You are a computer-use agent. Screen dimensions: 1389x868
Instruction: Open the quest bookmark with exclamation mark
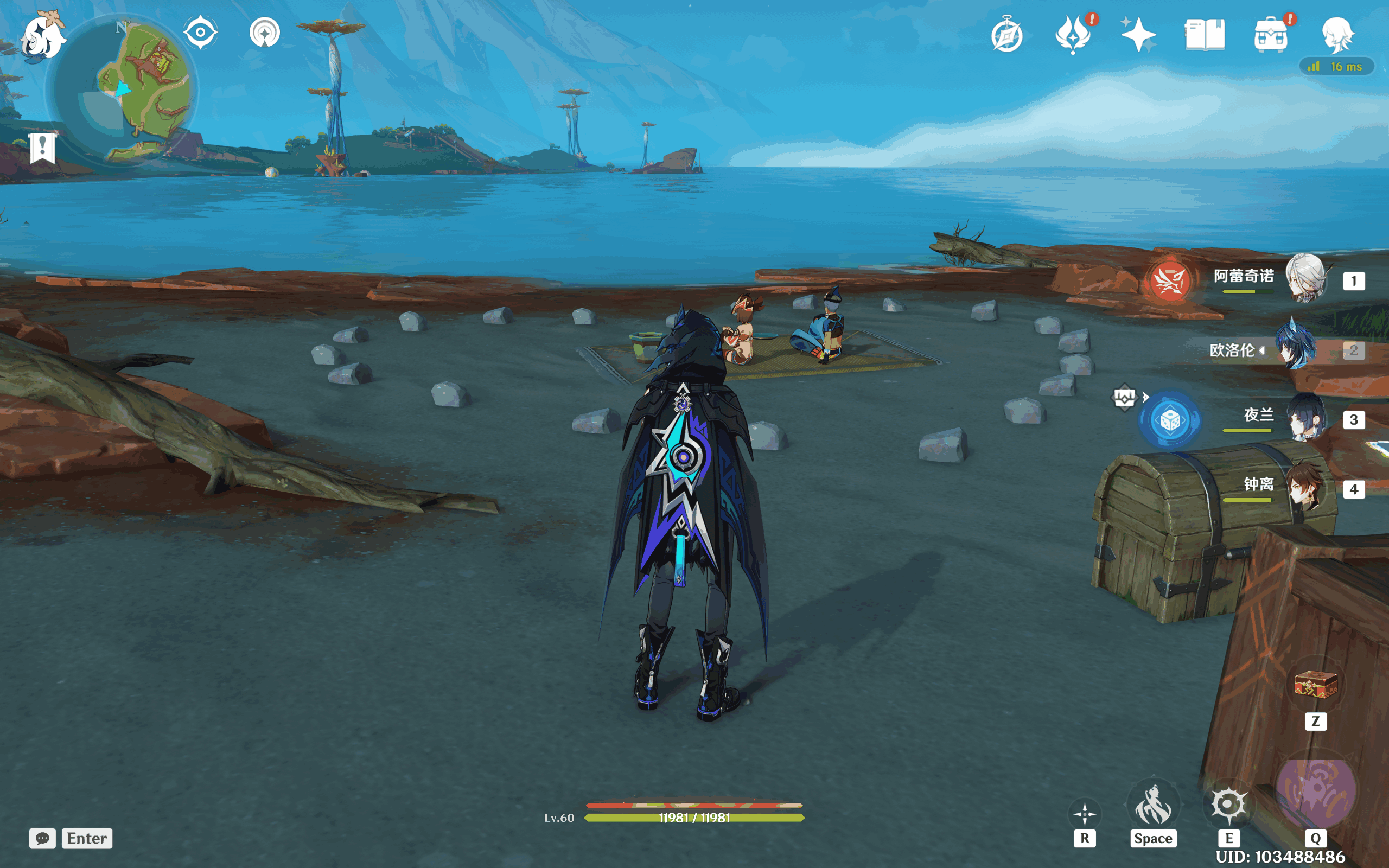42,148
